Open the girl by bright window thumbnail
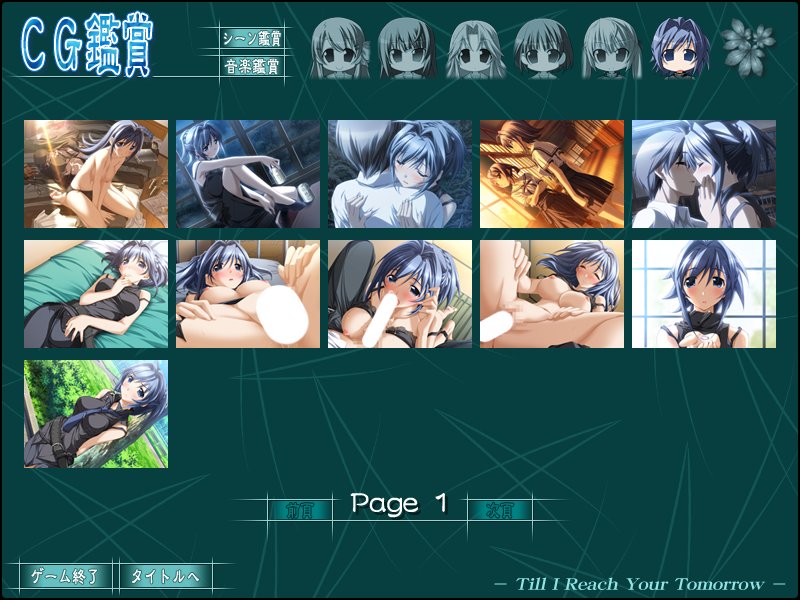Screen dimensions: 800x600 704,294
